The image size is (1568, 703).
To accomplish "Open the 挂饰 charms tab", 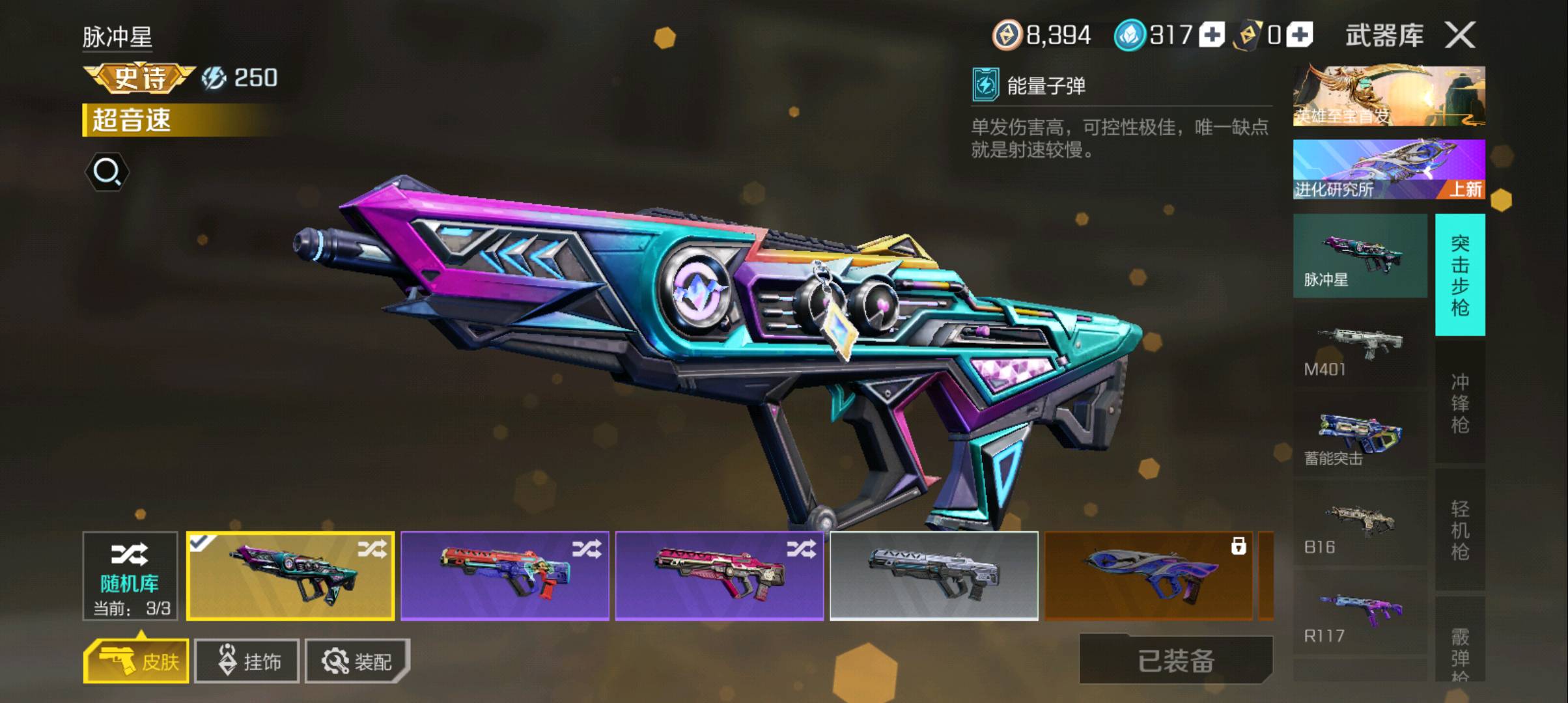I will coord(247,661).
